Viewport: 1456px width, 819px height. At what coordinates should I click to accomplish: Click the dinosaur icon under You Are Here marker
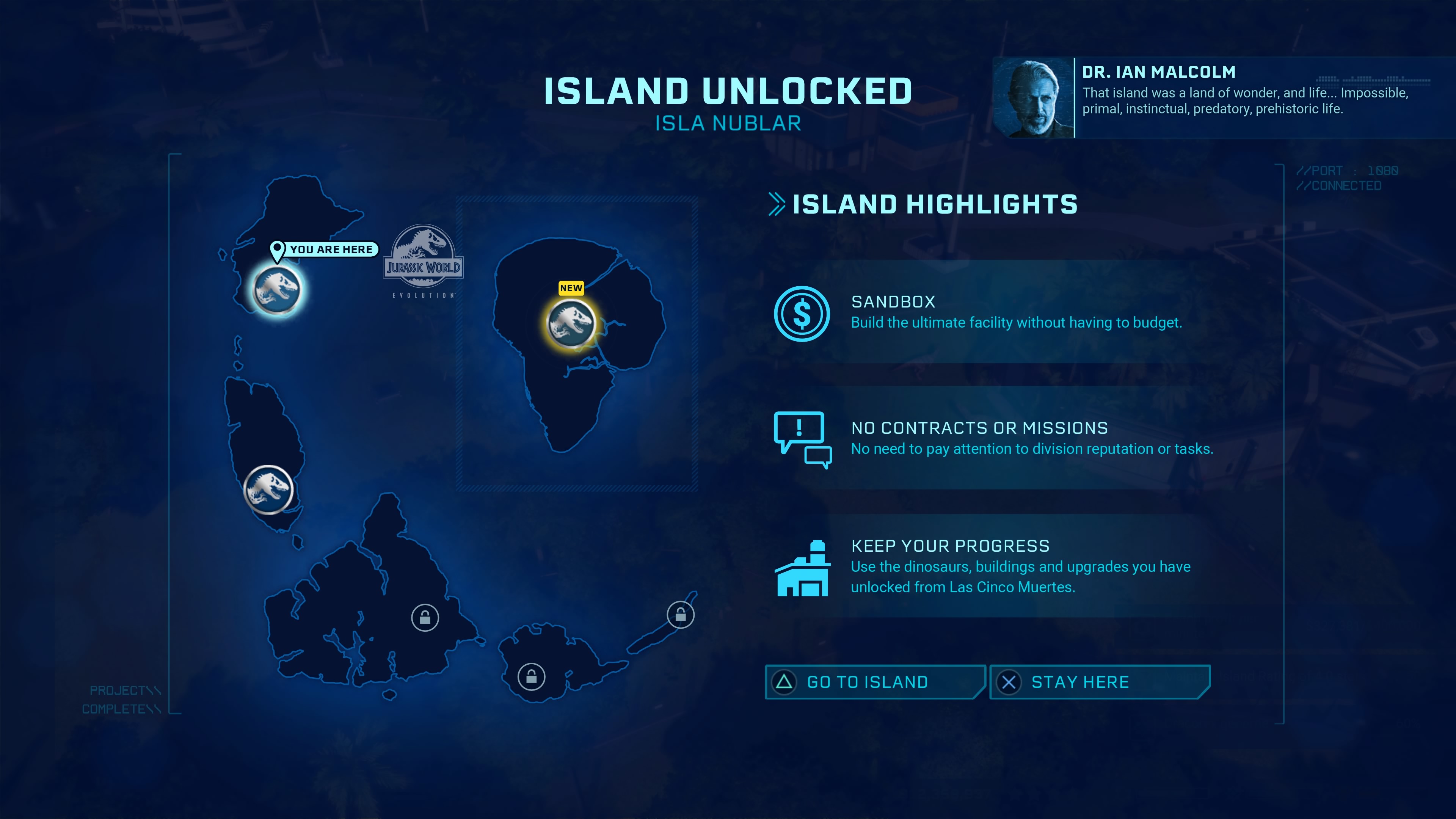coord(276,288)
